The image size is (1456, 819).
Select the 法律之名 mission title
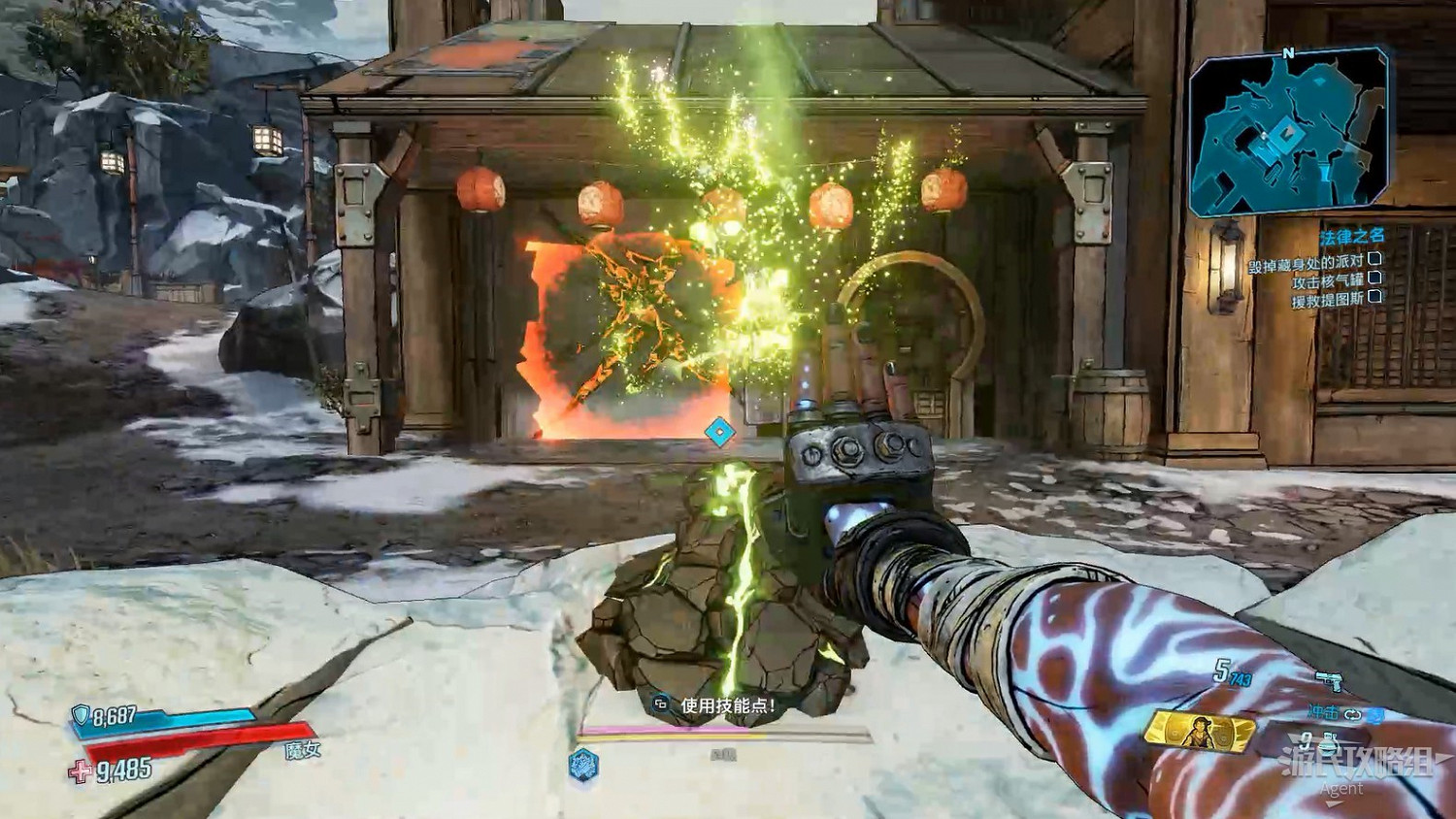click(1351, 236)
